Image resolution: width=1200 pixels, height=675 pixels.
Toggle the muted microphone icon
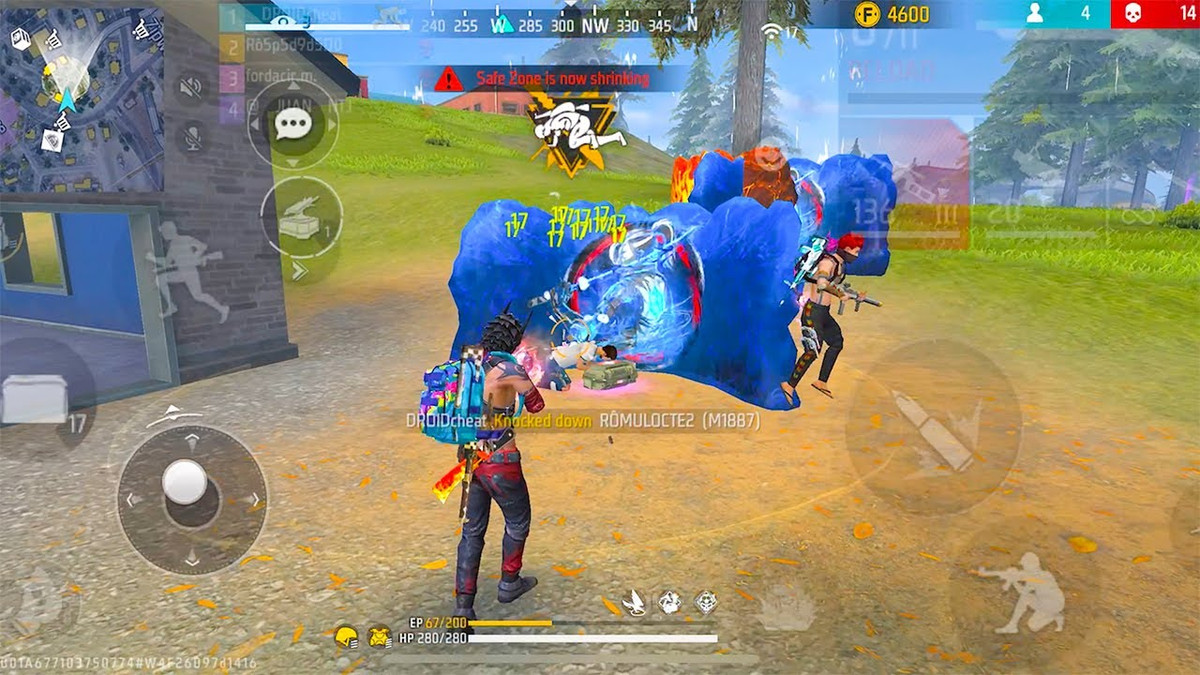click(x=191, y=137)
